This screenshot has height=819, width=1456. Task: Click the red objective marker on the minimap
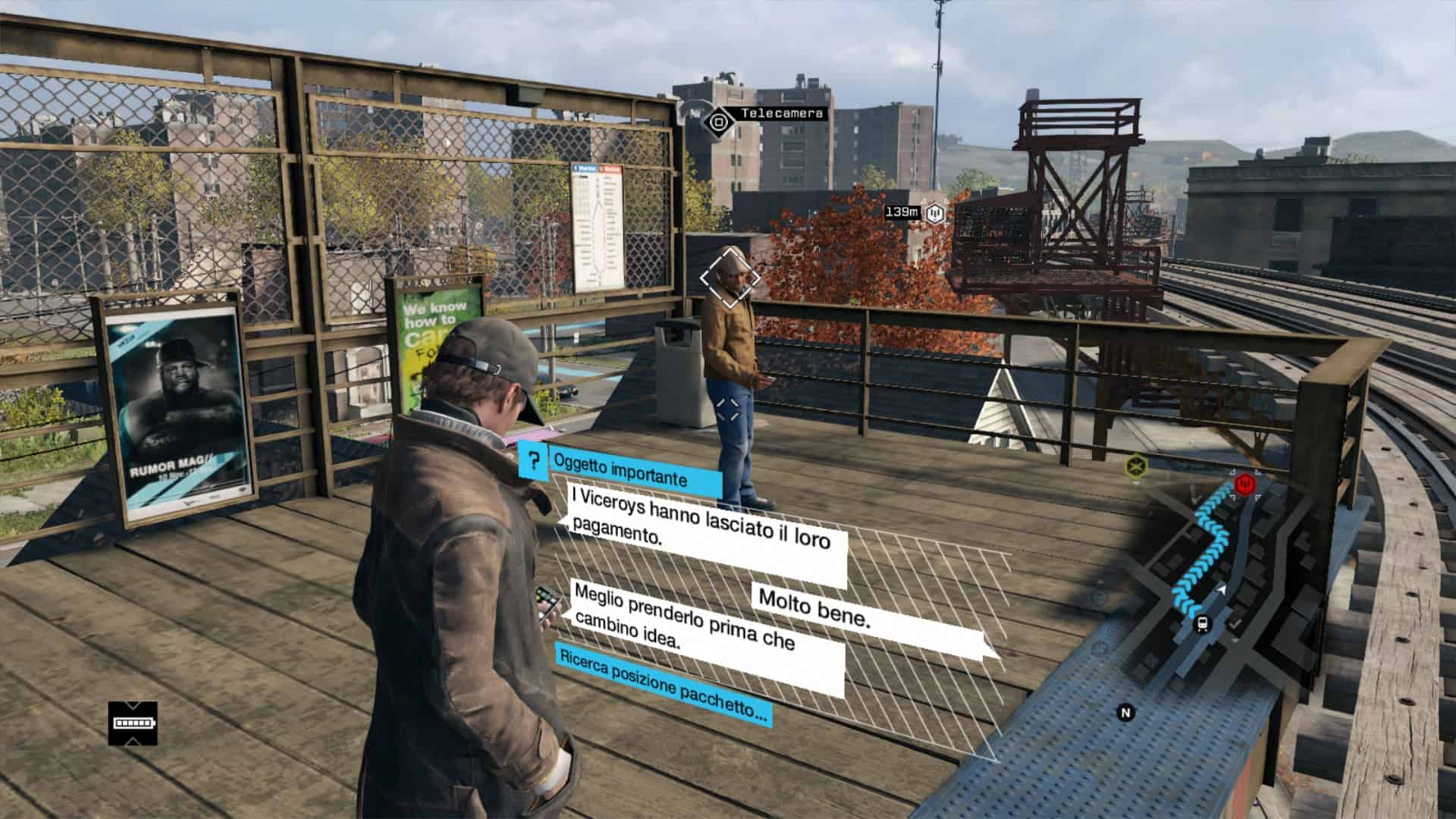pos(1244,482)
